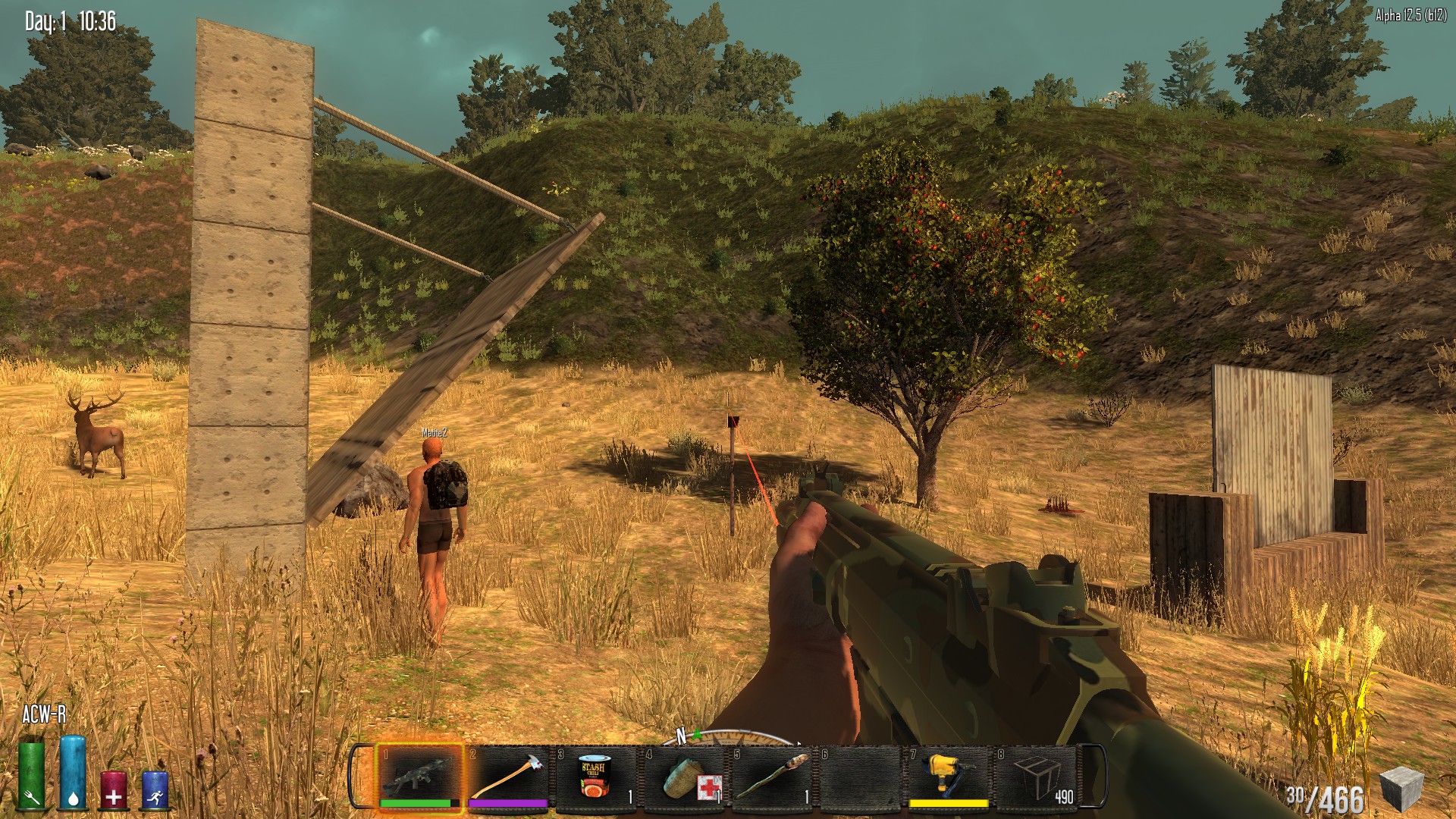
Task: Choose the first aid bandage slot
Action: (684, 777)
